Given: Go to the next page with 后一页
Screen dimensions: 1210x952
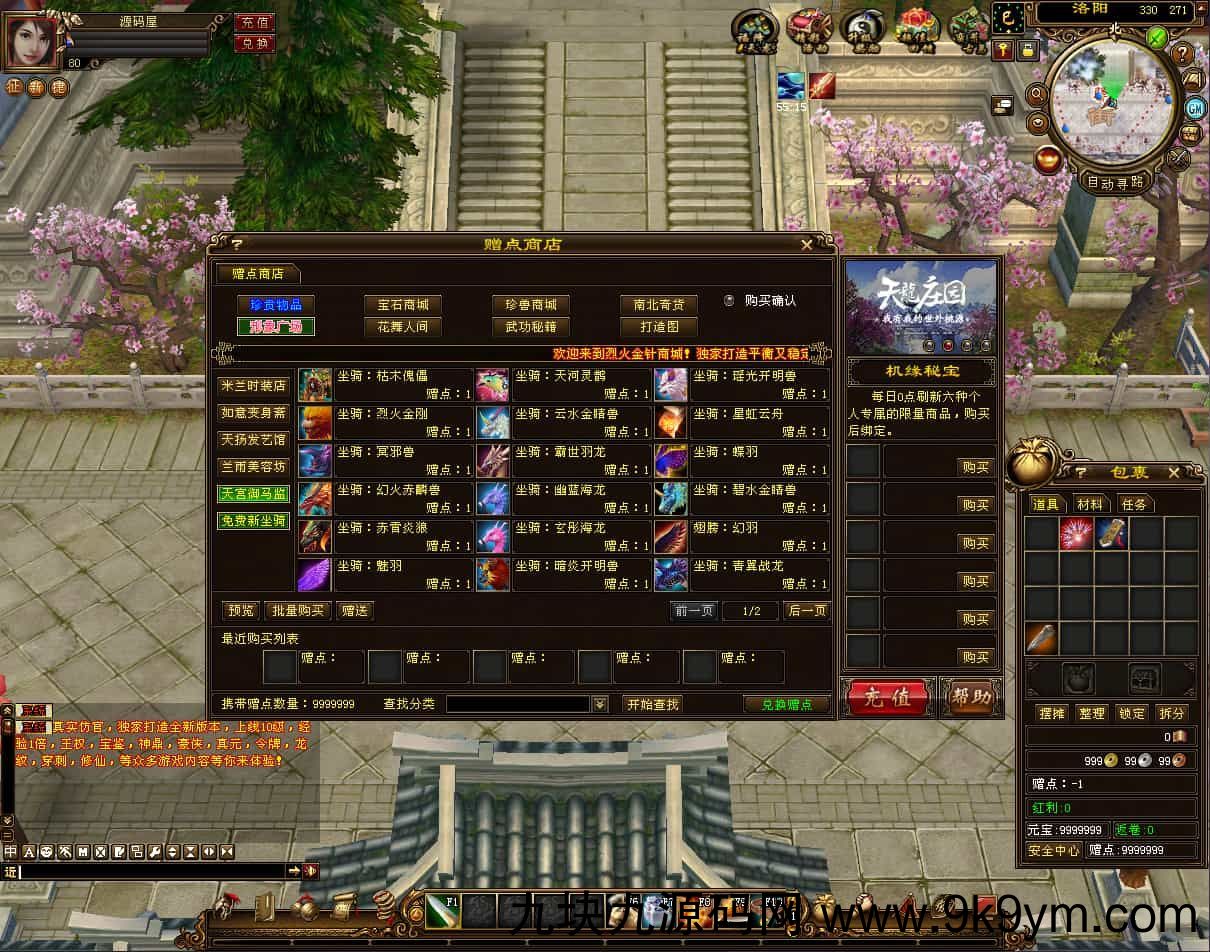Looking at the screenshot, I should [x=806, y=610].
